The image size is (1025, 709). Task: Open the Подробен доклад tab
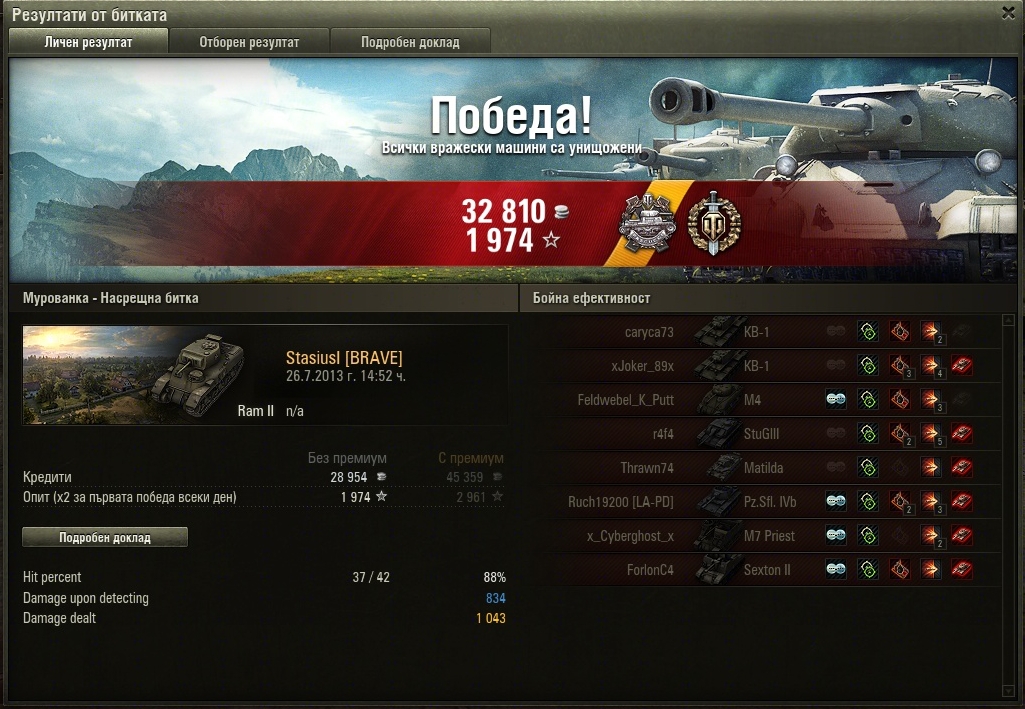coord(410,42)
